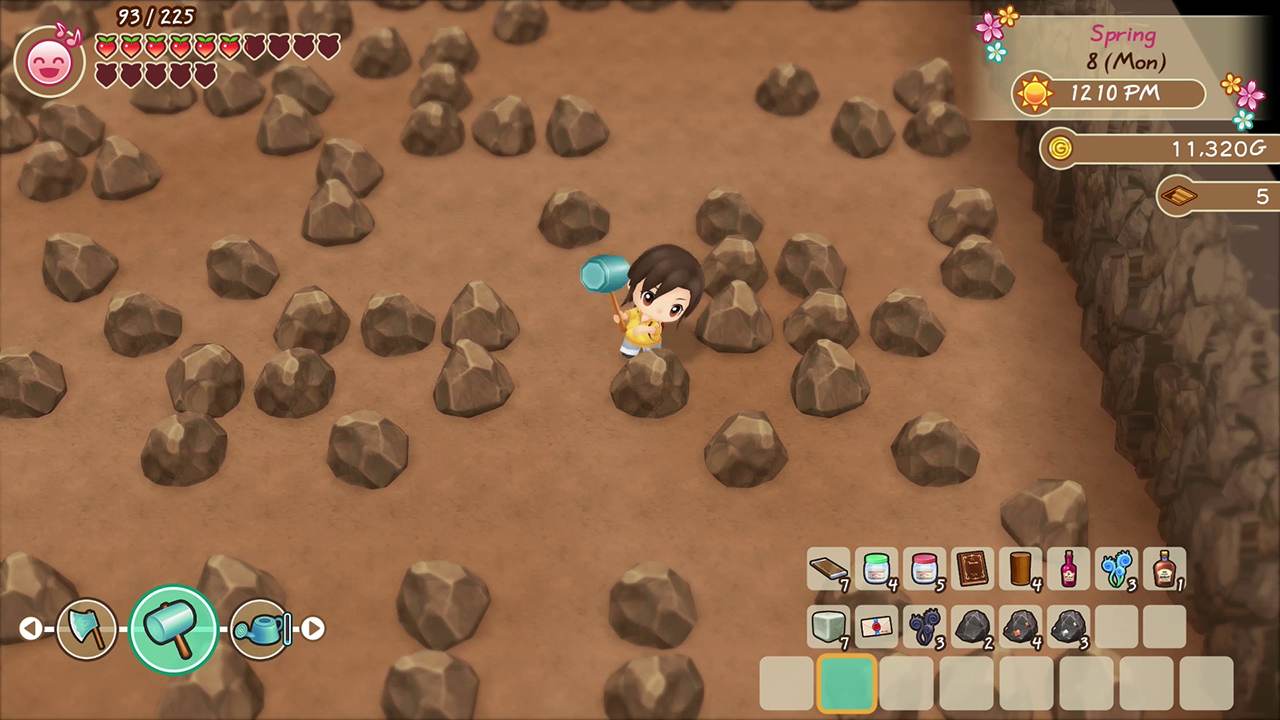Select the envelope letter item
The image size is (1280, 720).
coord(877,627)
